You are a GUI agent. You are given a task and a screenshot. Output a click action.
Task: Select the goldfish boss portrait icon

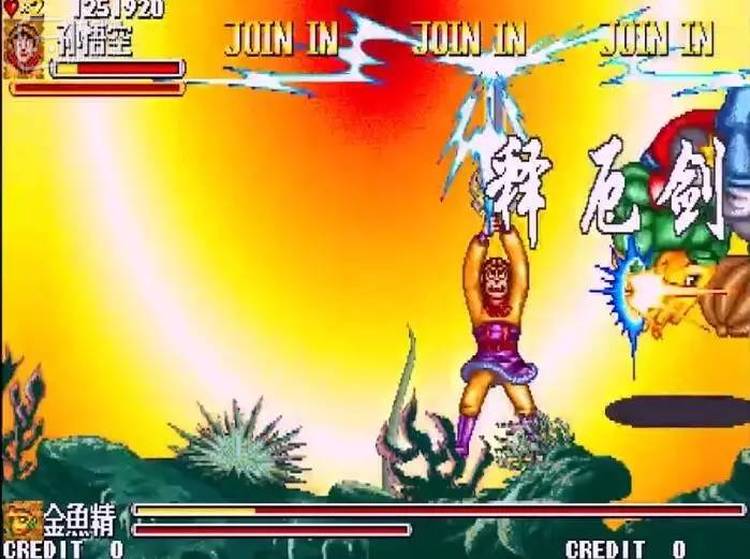pos(22,518)
